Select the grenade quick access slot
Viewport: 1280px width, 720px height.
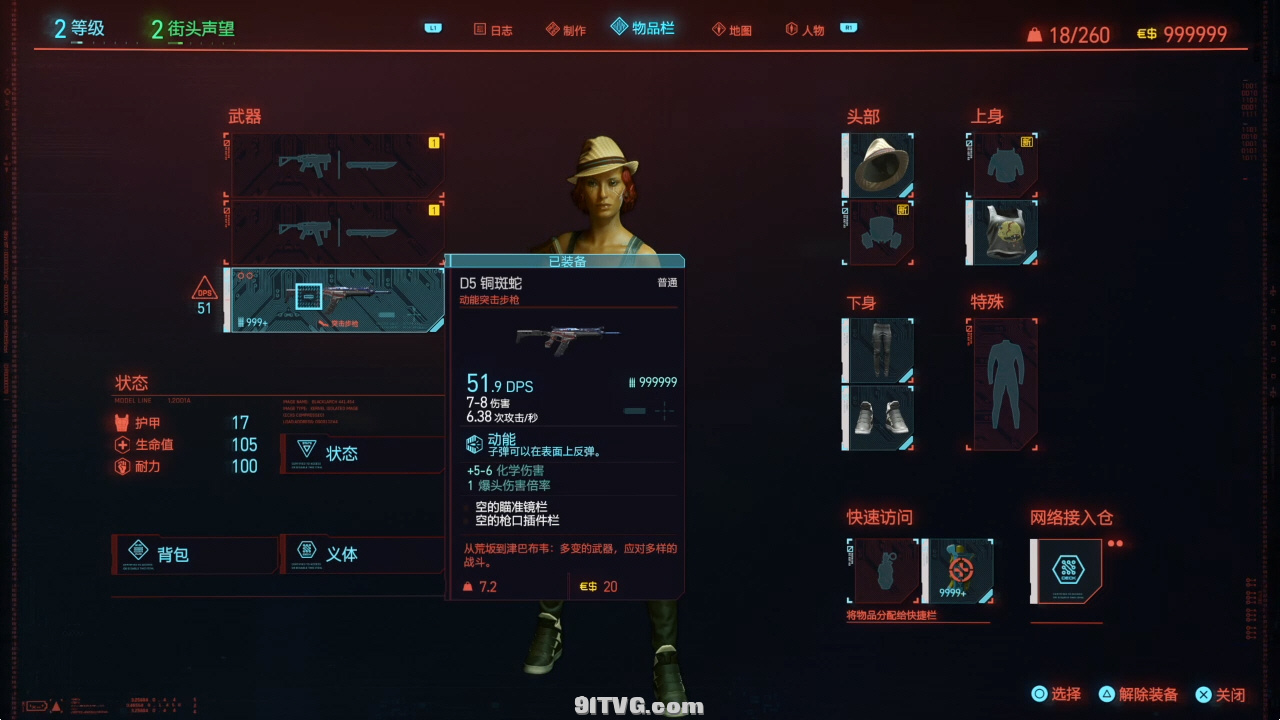(x=884, y=571)
